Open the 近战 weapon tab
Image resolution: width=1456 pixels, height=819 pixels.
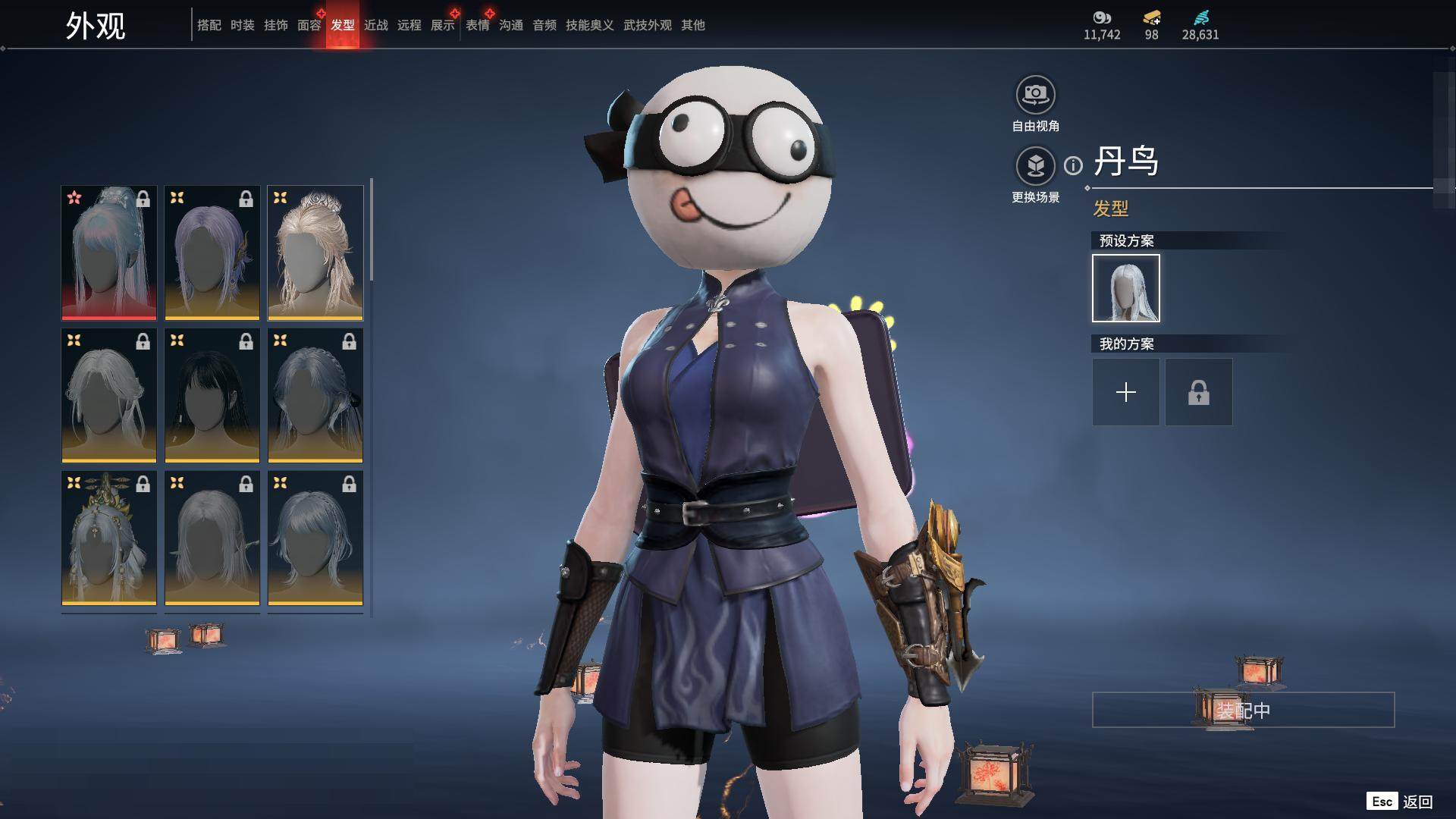[x=375, y=25]
